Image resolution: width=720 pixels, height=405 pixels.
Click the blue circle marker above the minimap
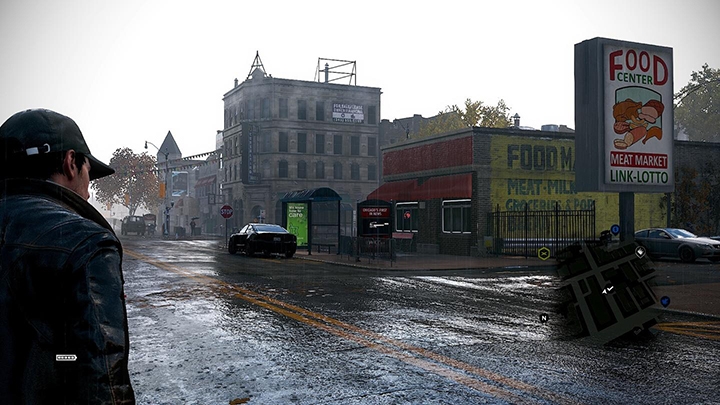(x=614, y=229)
